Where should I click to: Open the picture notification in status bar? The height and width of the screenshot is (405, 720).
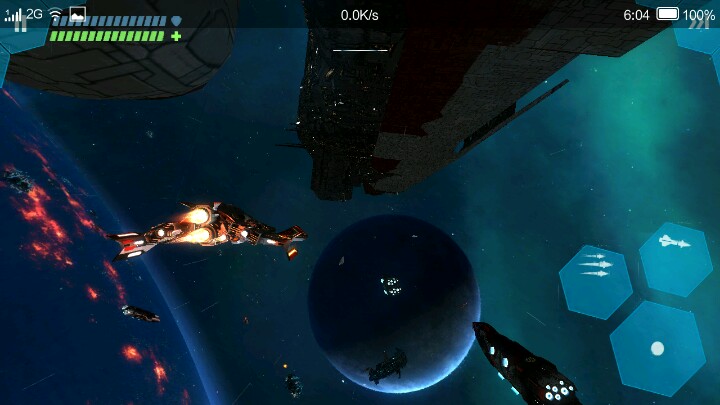pos(77,15)
